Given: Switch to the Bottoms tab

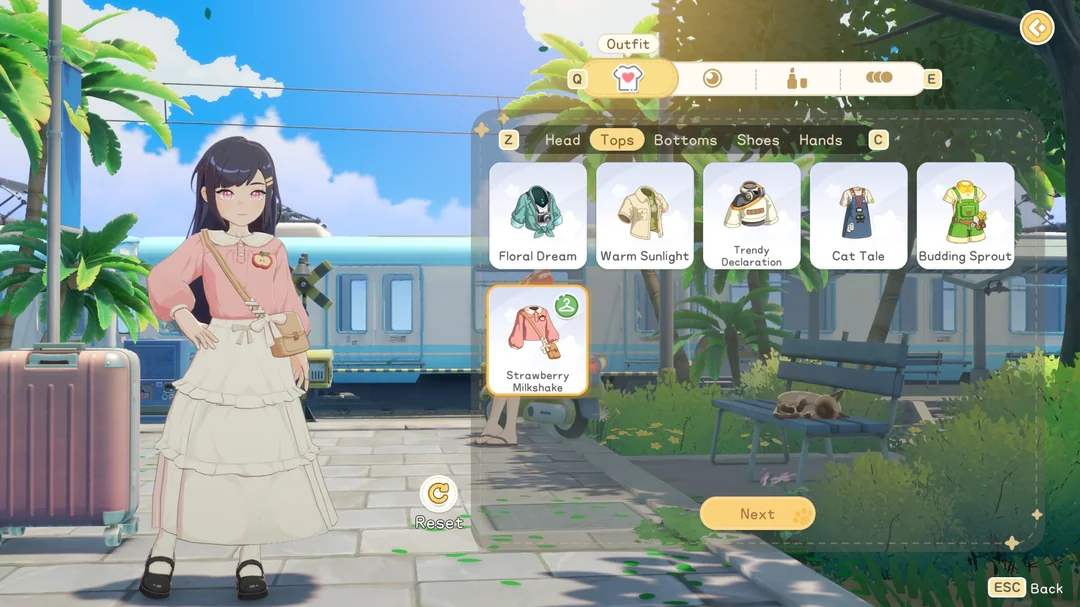Looking at the screenshot, I should (685, 140).
